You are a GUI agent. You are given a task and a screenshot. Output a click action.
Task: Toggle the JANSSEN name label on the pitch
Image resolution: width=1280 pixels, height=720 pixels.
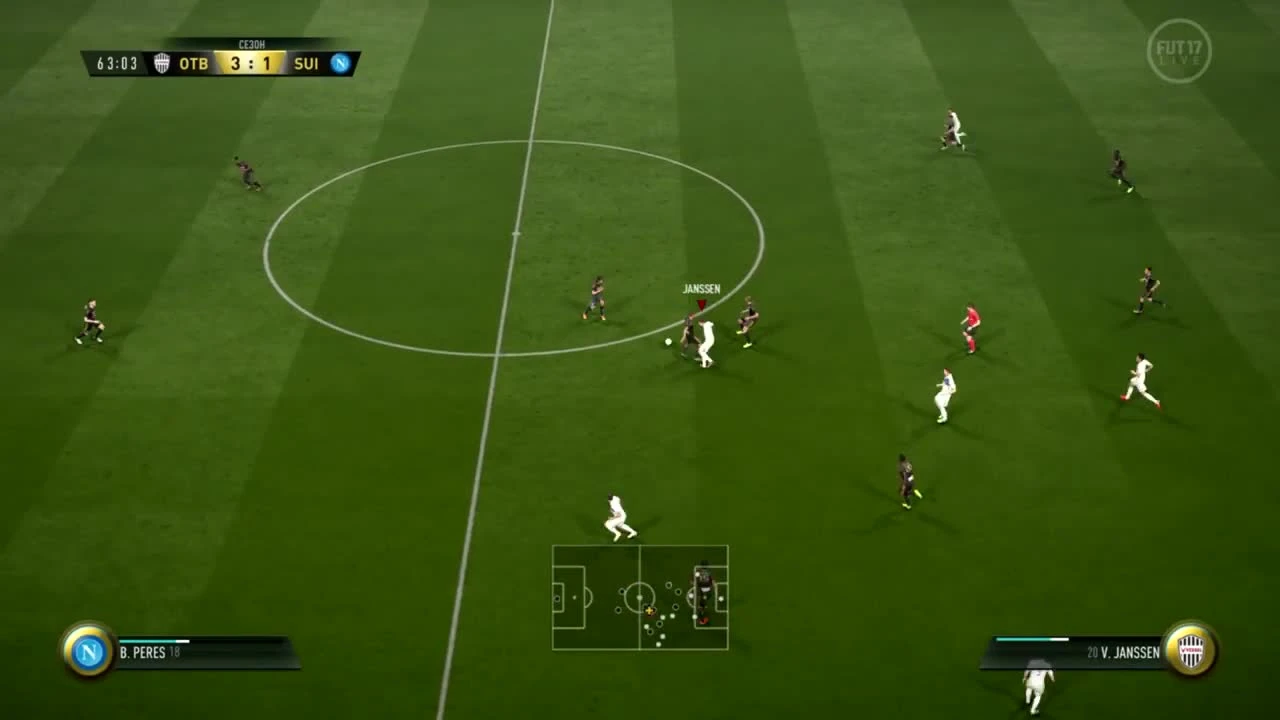tap(700, 287)
